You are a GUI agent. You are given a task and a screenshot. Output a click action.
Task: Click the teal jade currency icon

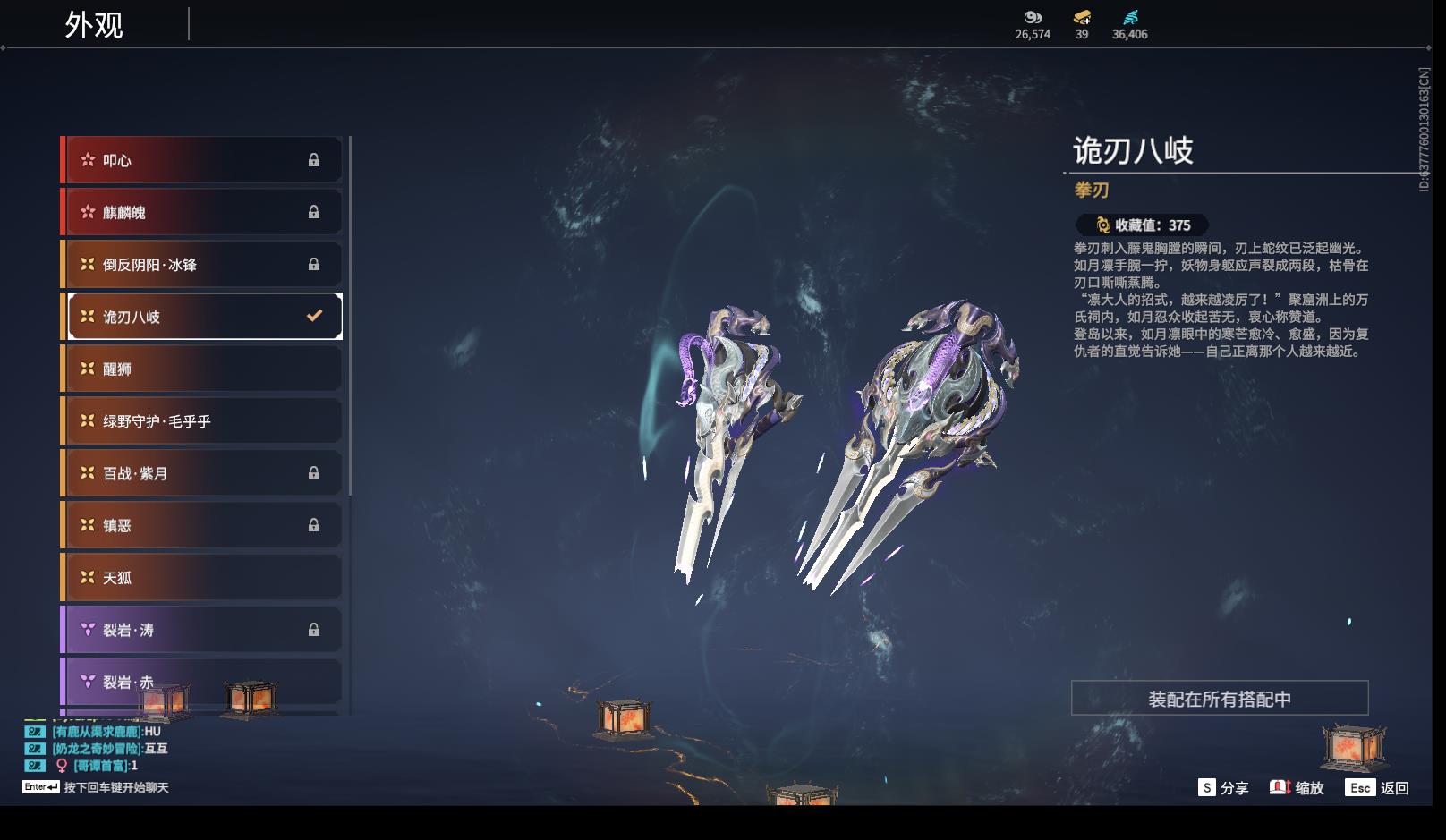pos(1130,18)
